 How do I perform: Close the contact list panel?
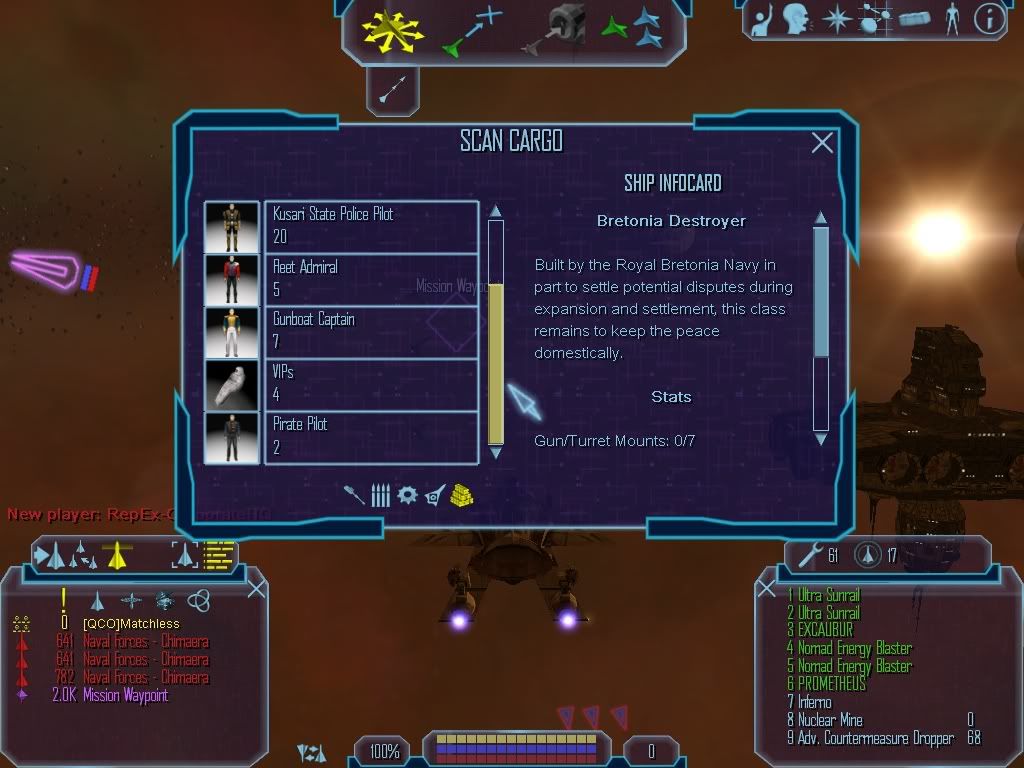point(256,588)
